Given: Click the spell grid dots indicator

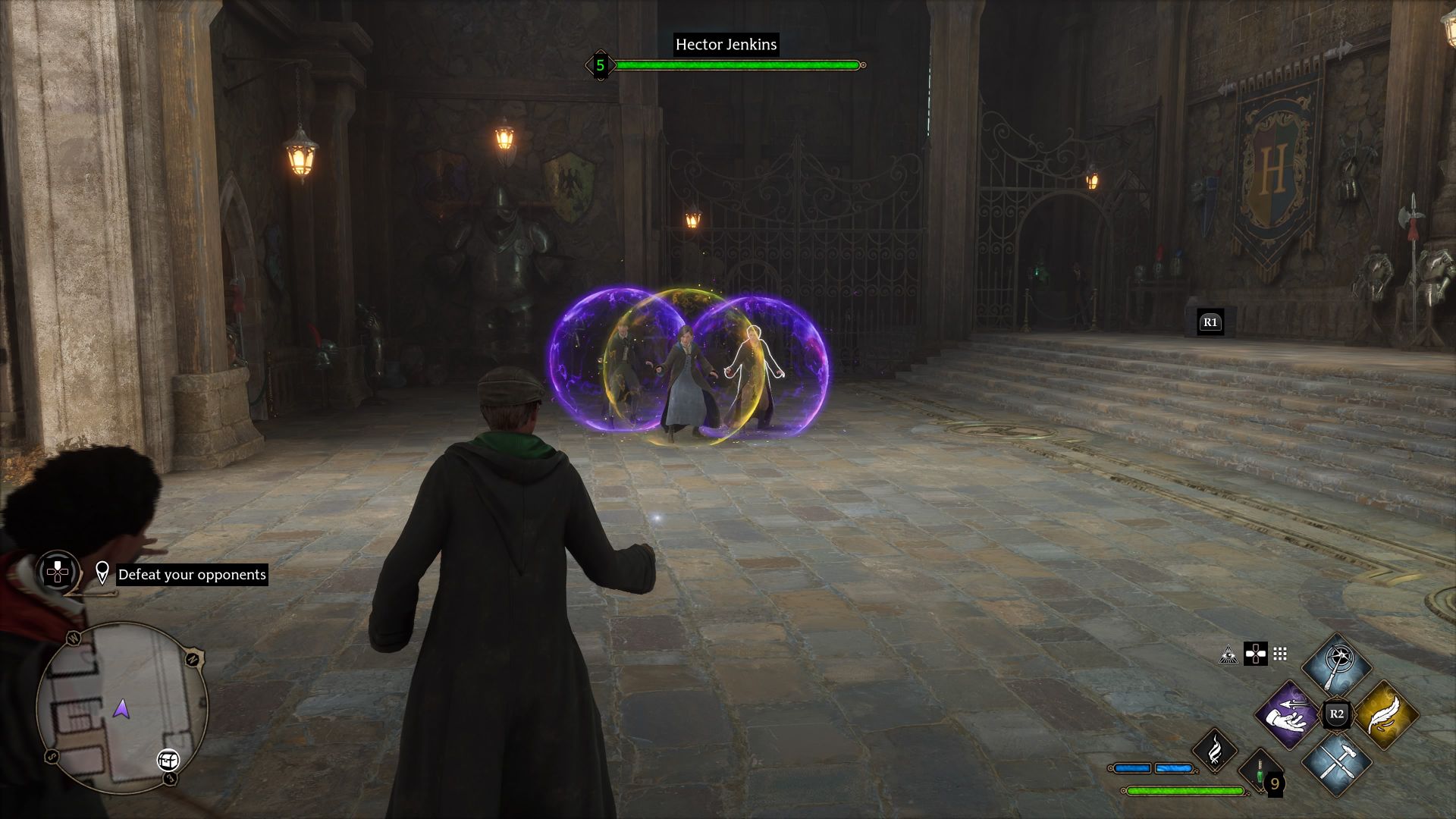Looking at the screenshot, I should tap(1279, 655).
